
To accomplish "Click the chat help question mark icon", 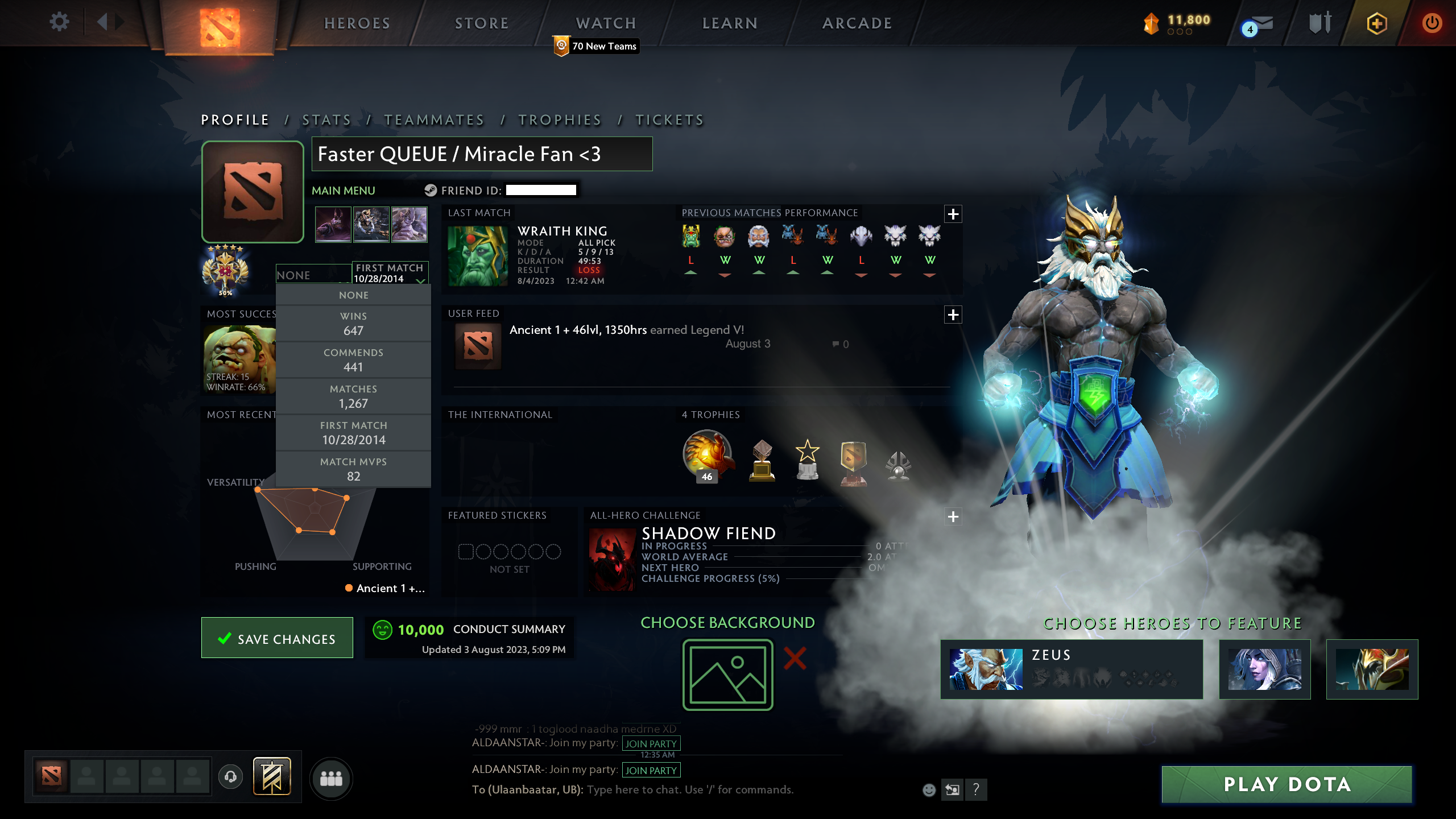I will point(977,790).
